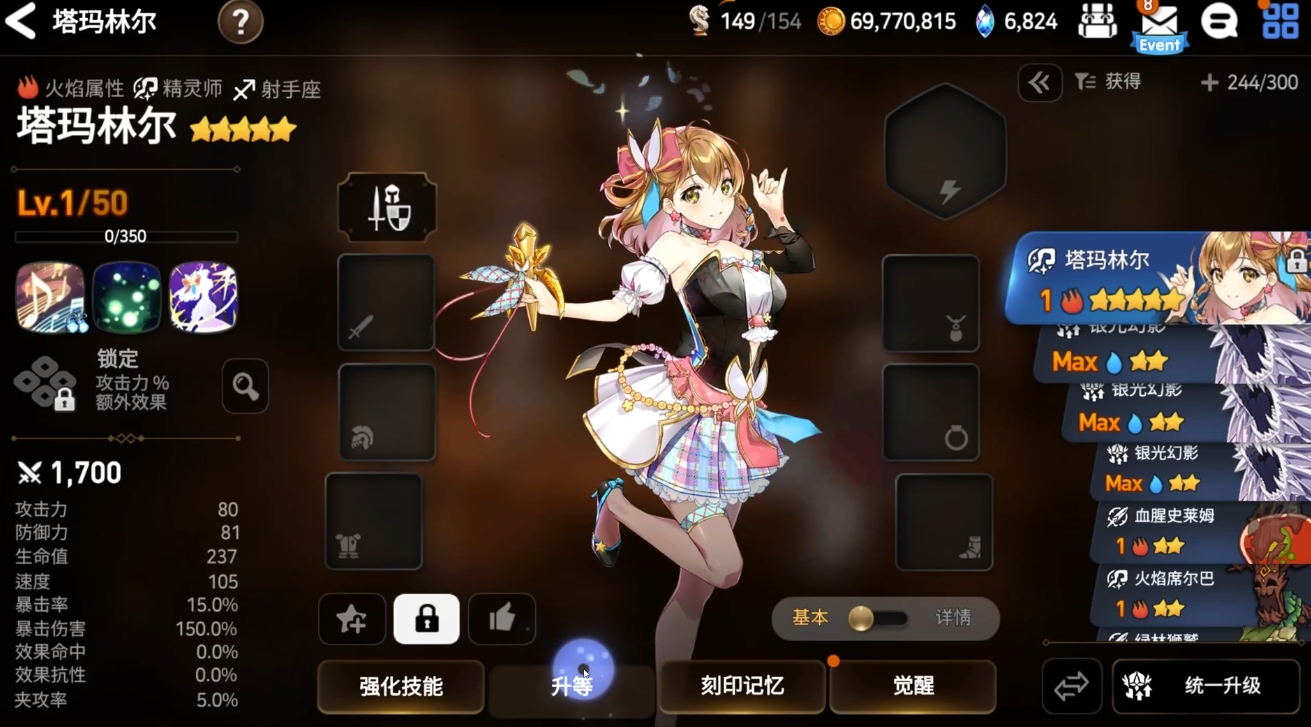Screen dimensions: 1311x727
Task: Click the question mark help icon
Action: tap(240, 22)
